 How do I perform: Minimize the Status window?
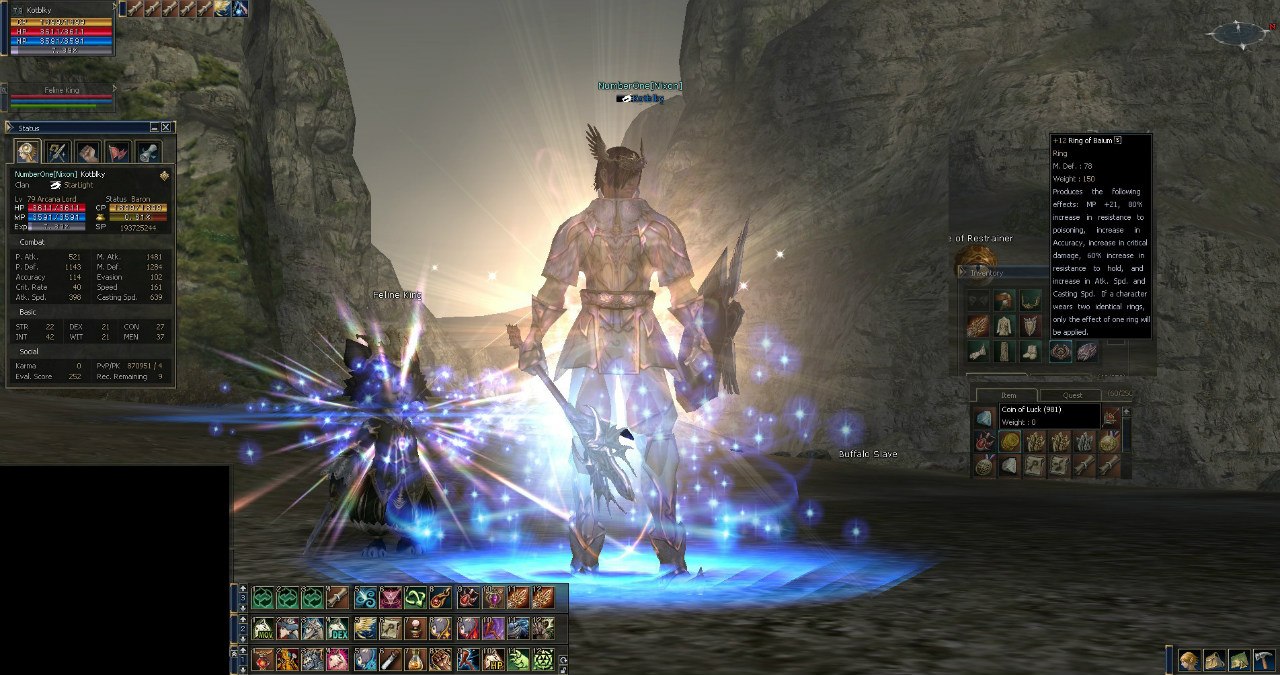coord(154,128)
